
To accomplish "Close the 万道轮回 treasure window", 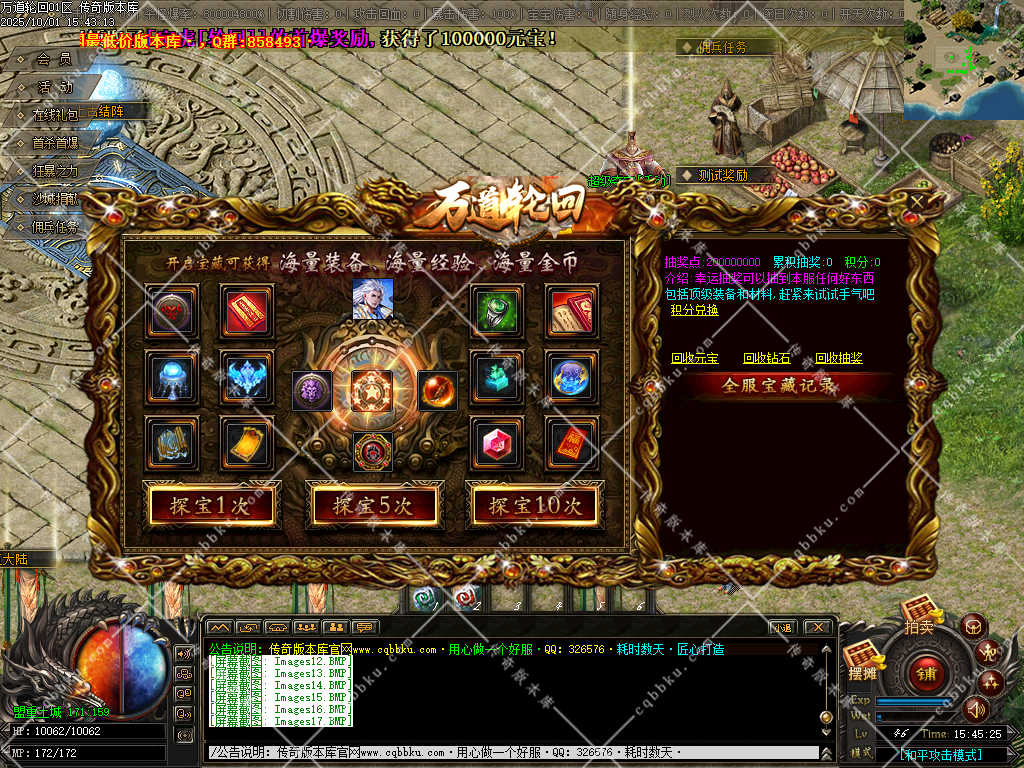I will tap(918, 202).
